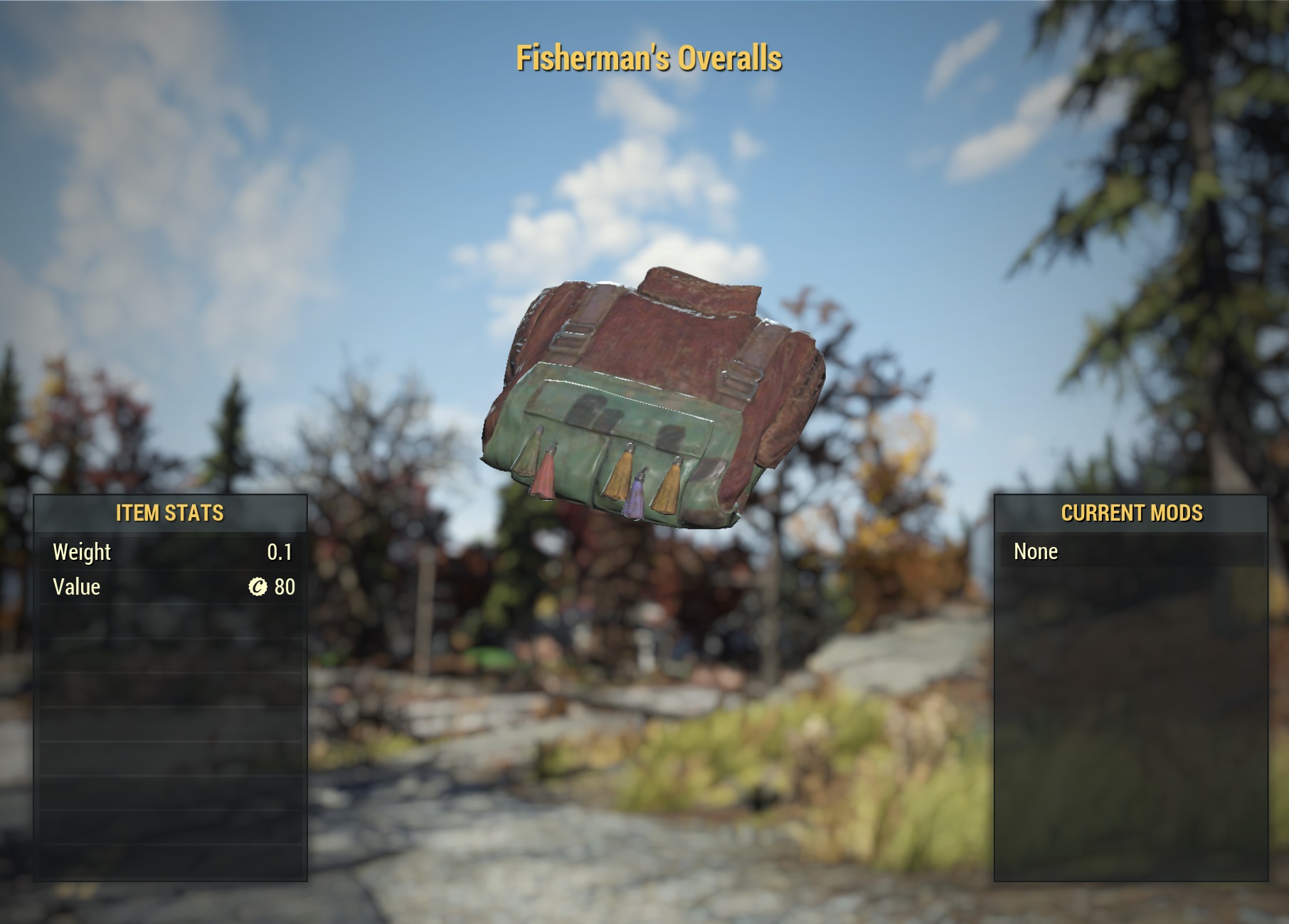Select the Value stat row
The width and height of the screenshot is (1289, 924).
(171, 587)
